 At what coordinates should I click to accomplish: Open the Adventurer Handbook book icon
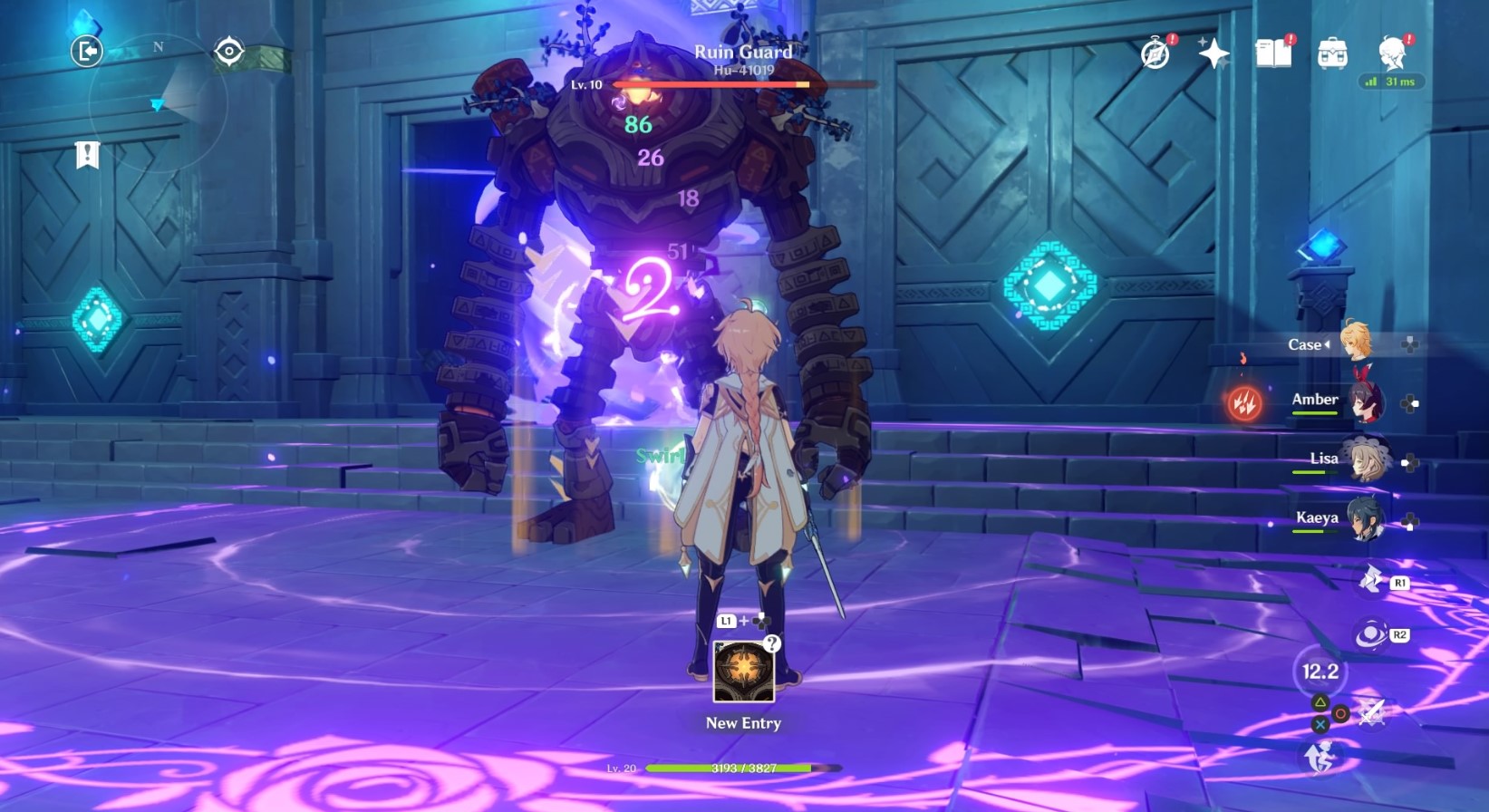pos(1273,54)
